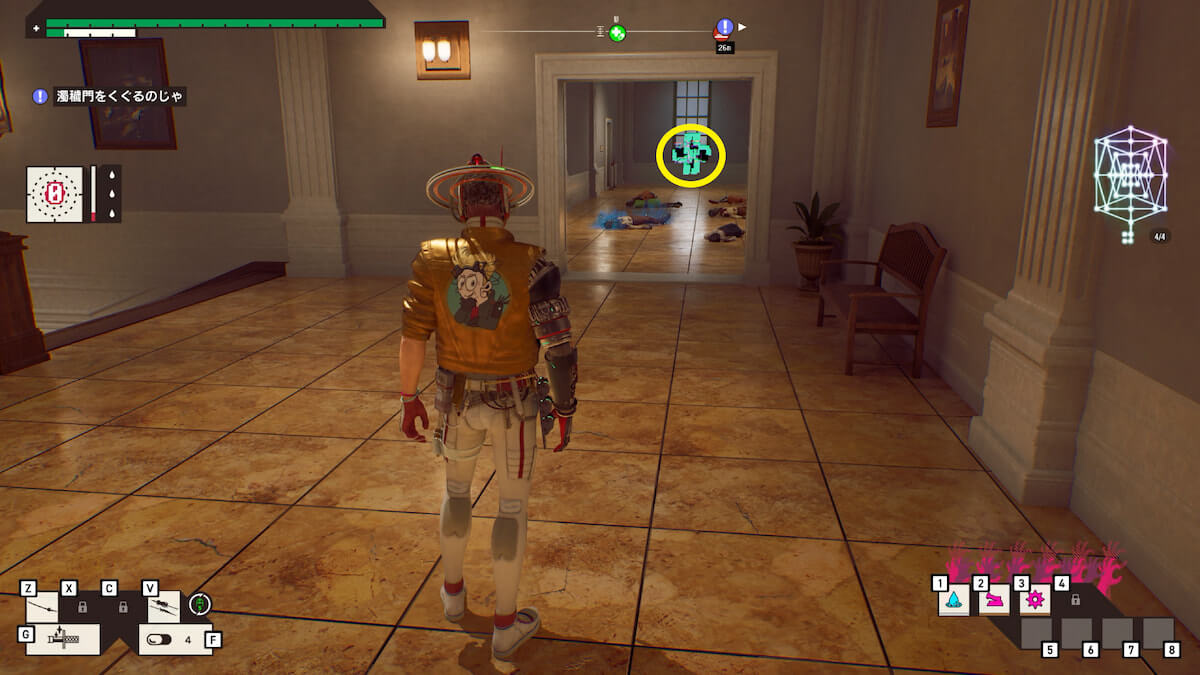Activate the pink boot kick skill

pos(994,600)
